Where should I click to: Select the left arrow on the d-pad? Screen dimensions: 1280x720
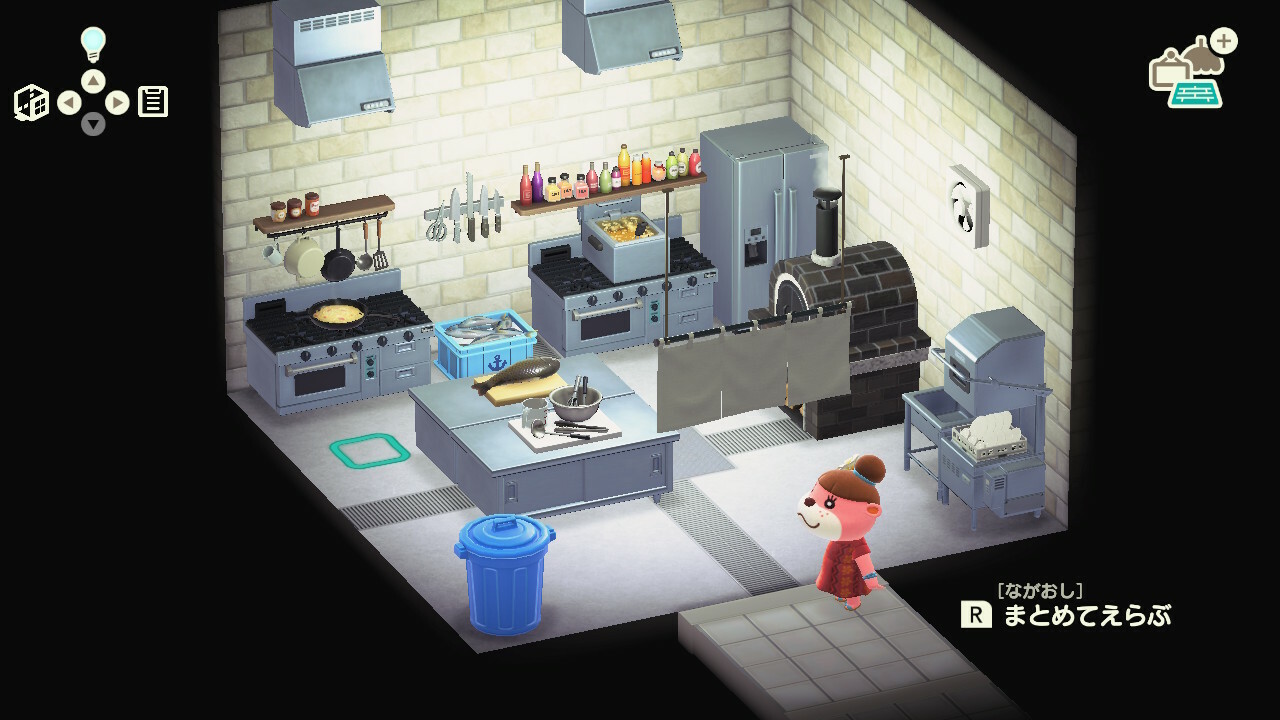pyautogui.click(x=69, y=102)
